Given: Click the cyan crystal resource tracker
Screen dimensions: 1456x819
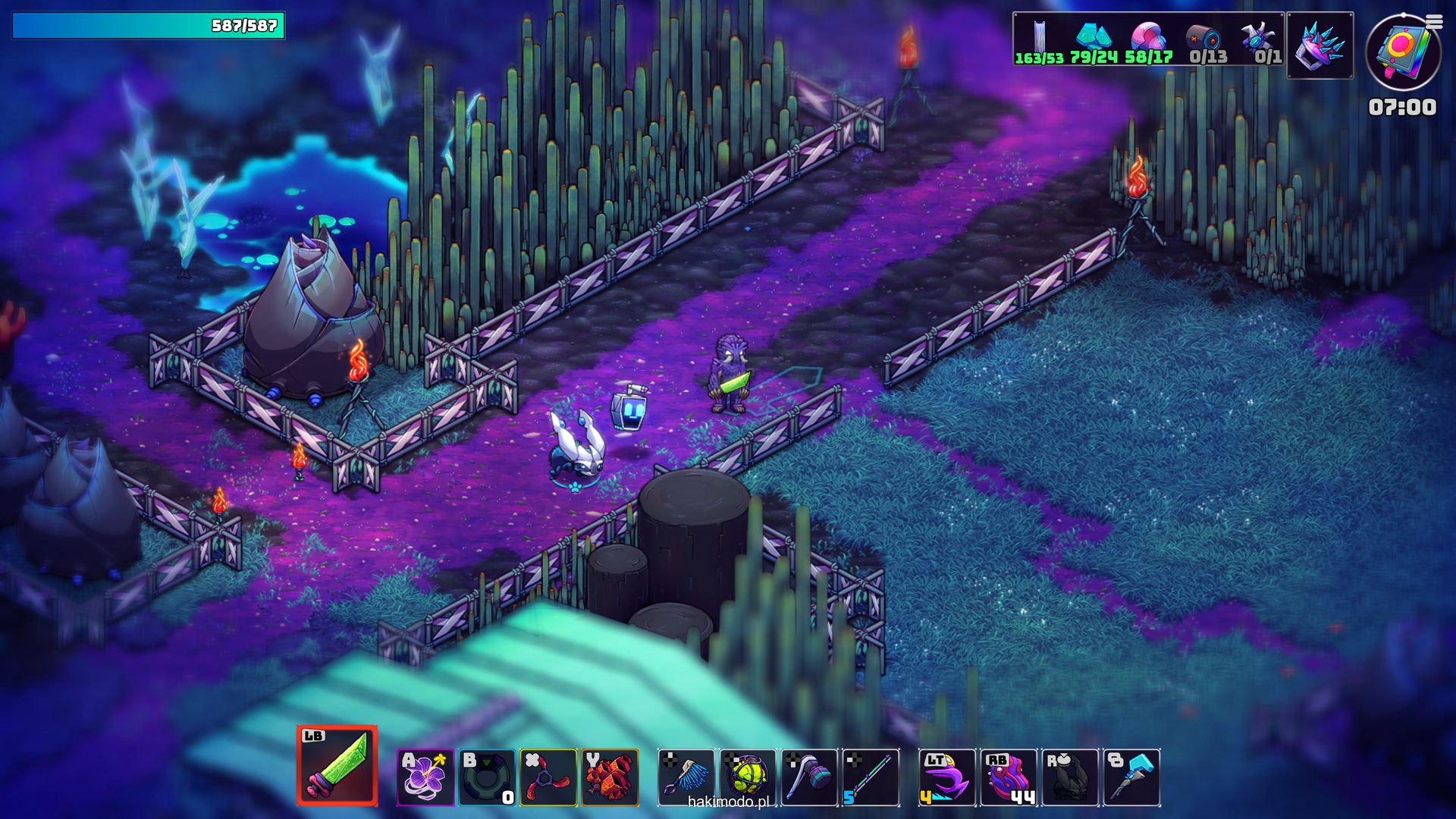Looking at the screenshot, I should pos(1094,39).
